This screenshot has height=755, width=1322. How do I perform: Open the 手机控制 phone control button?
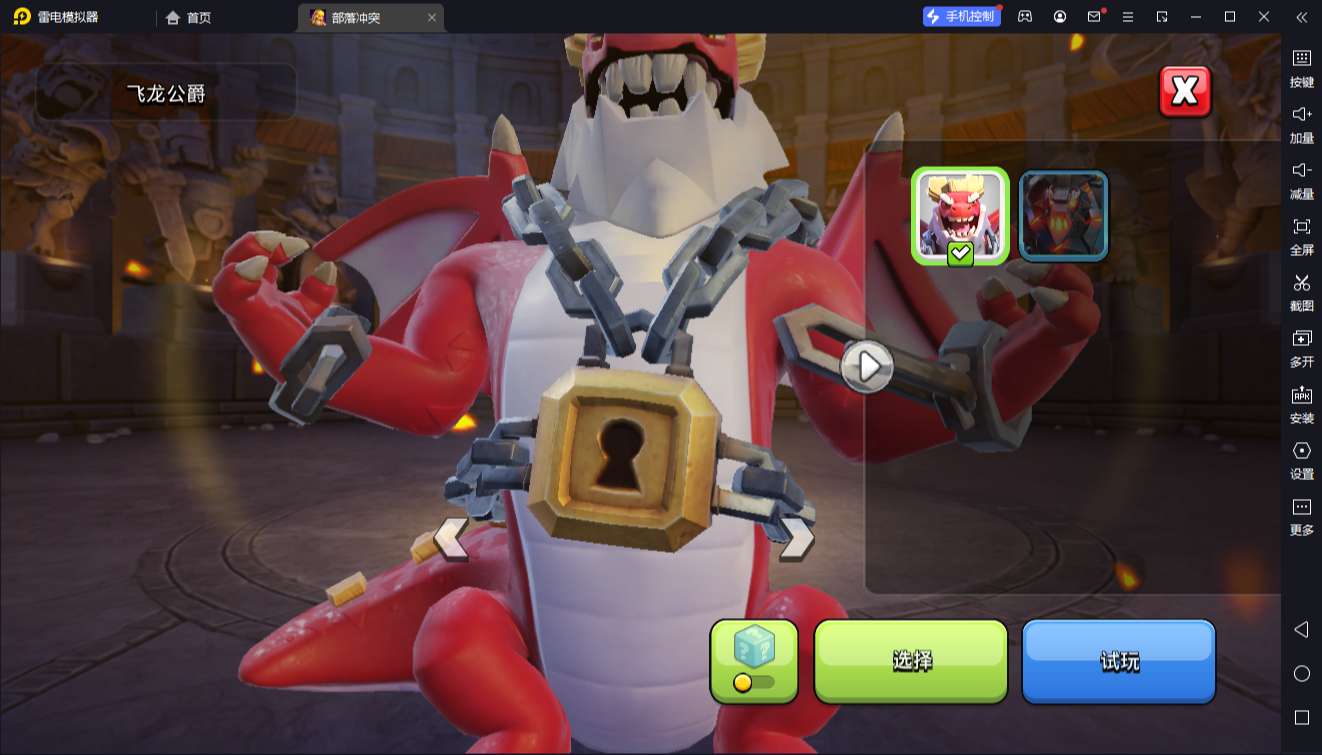point(961,16)
